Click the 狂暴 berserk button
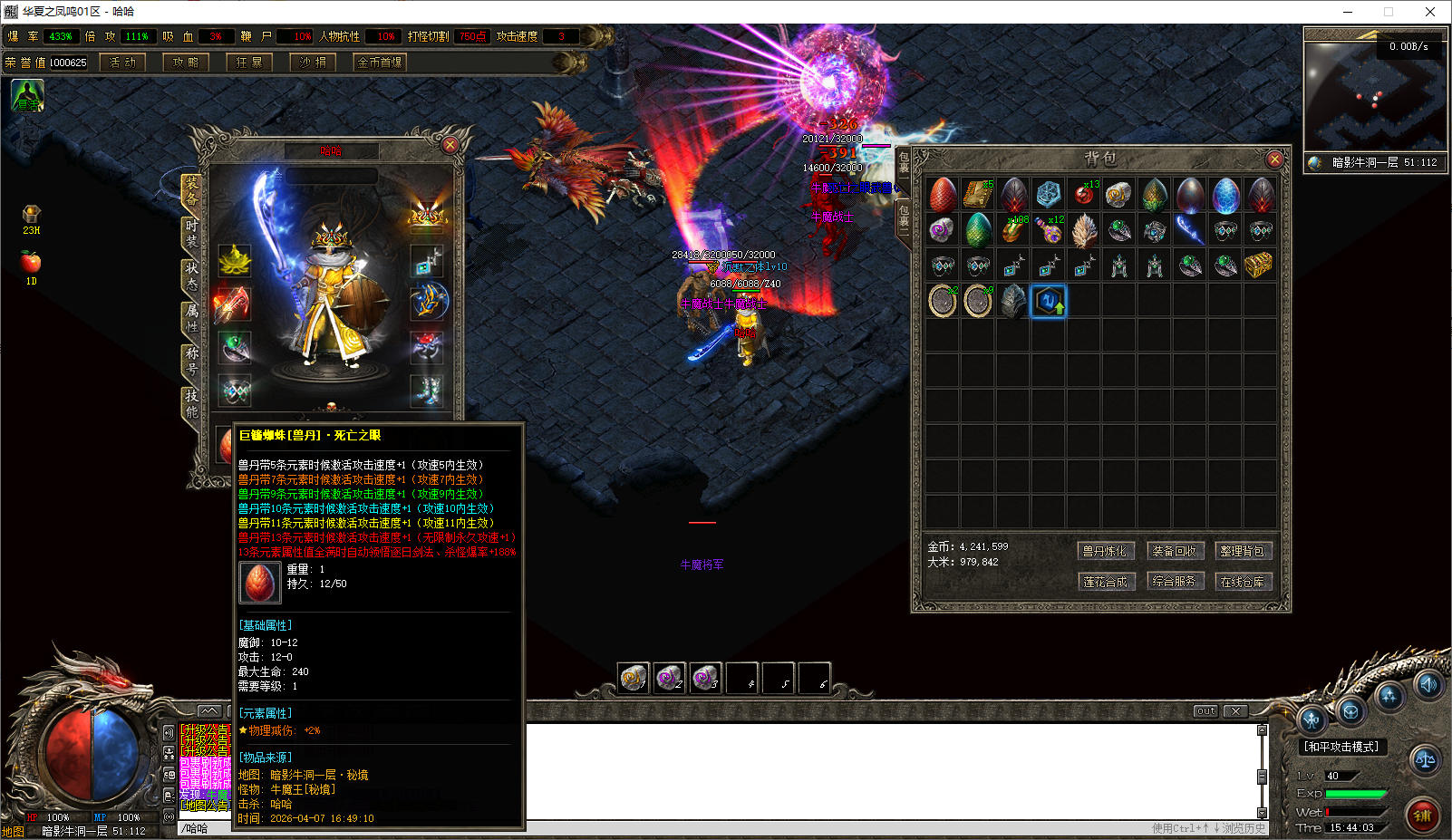This screenshot has width=1452, height=840. (249, 63)
